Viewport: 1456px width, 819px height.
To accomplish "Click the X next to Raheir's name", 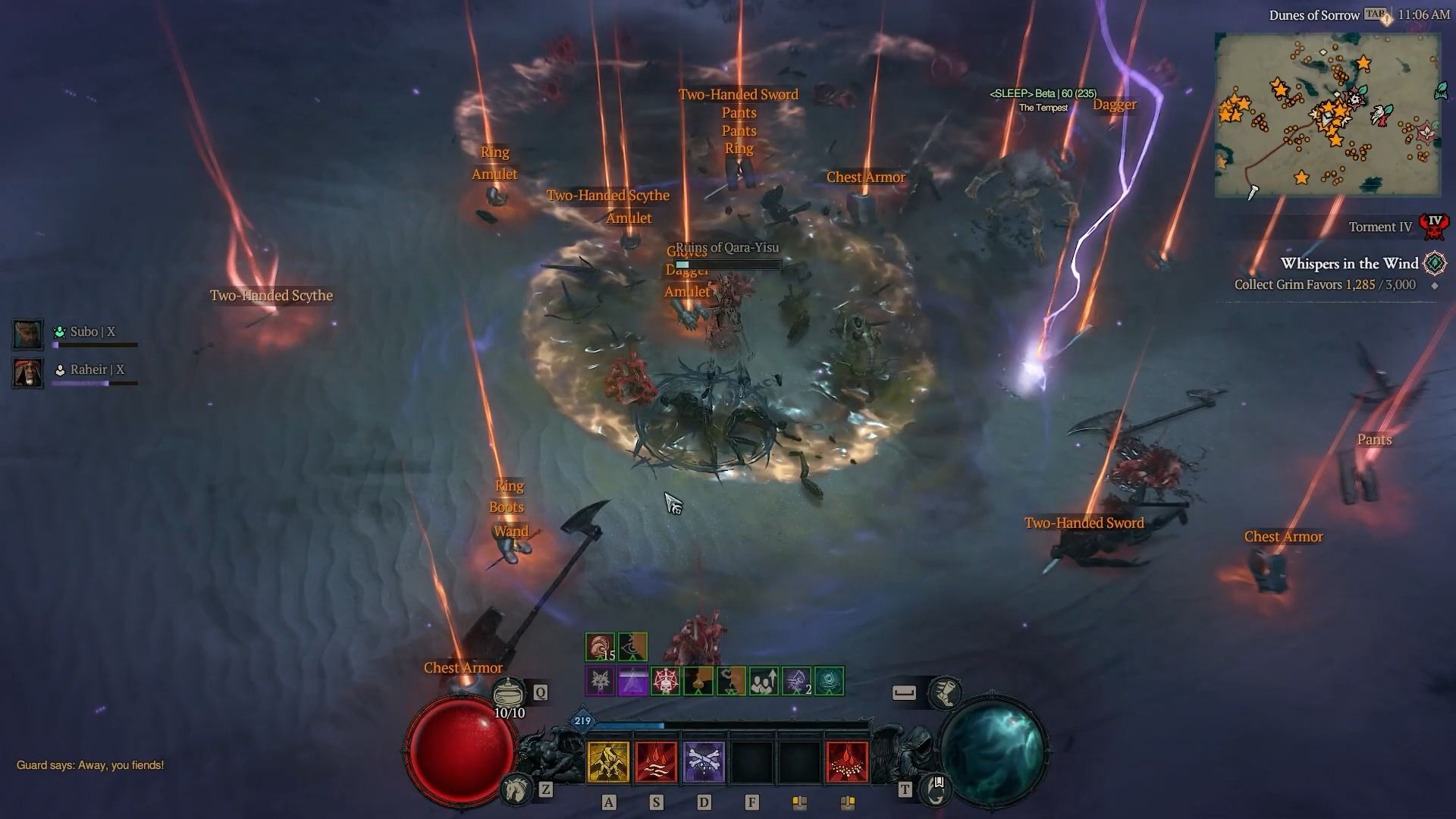I will tap(121, 370).
